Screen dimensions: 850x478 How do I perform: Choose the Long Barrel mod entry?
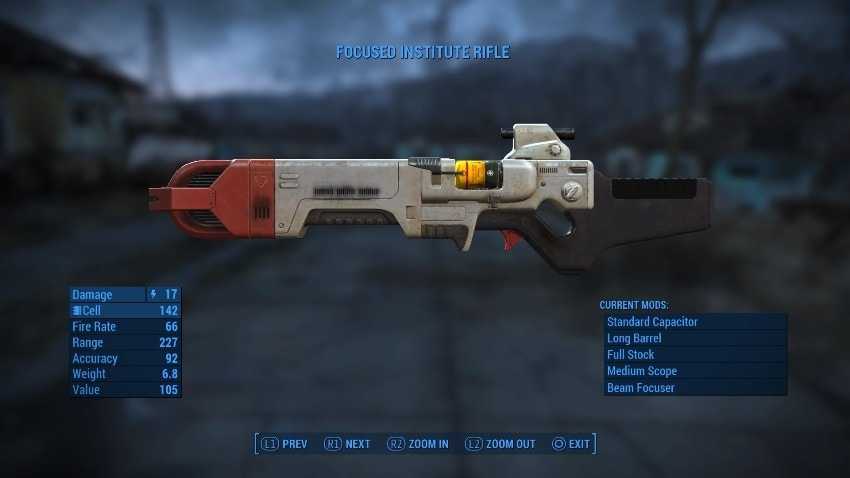694,338
